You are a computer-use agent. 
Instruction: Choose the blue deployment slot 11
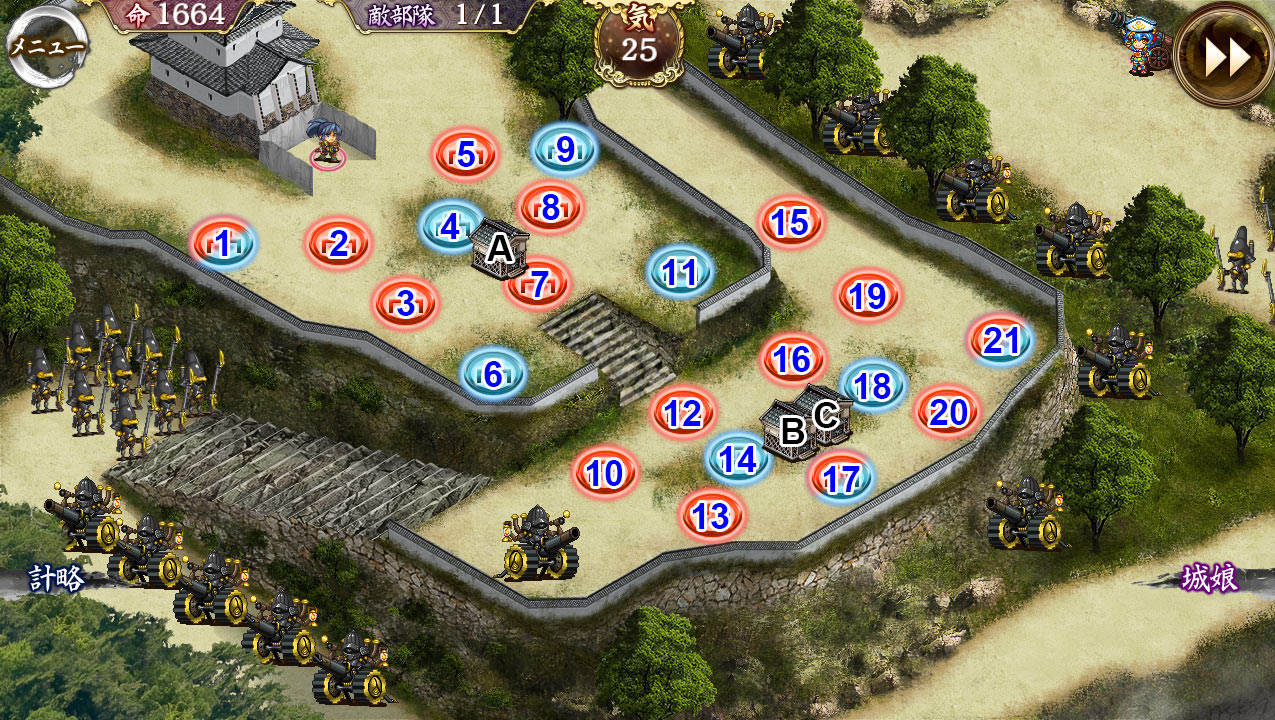(680, 271)
